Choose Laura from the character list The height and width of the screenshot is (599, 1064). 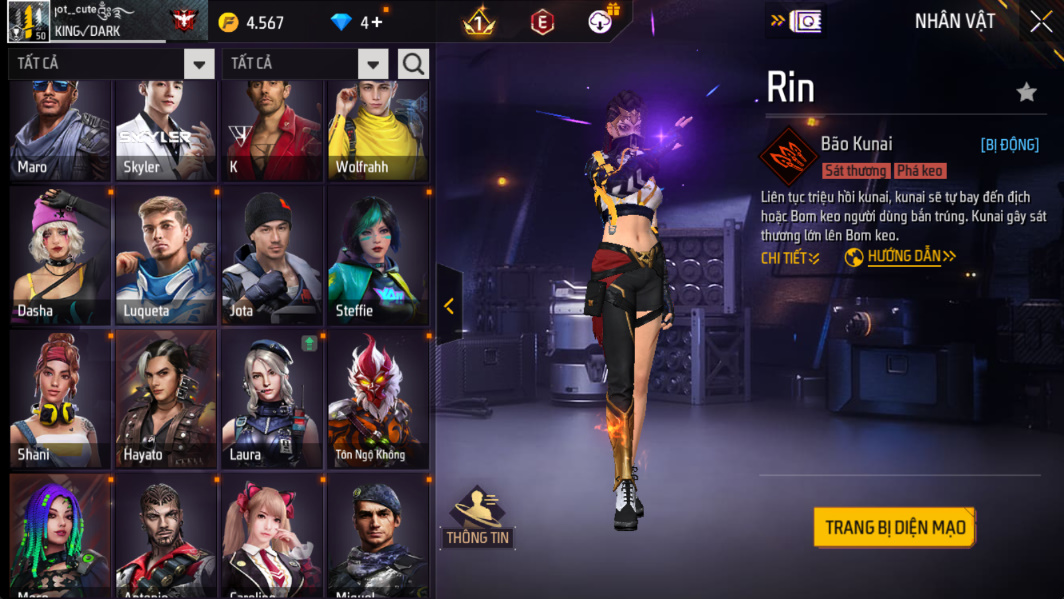pos(272,400)
